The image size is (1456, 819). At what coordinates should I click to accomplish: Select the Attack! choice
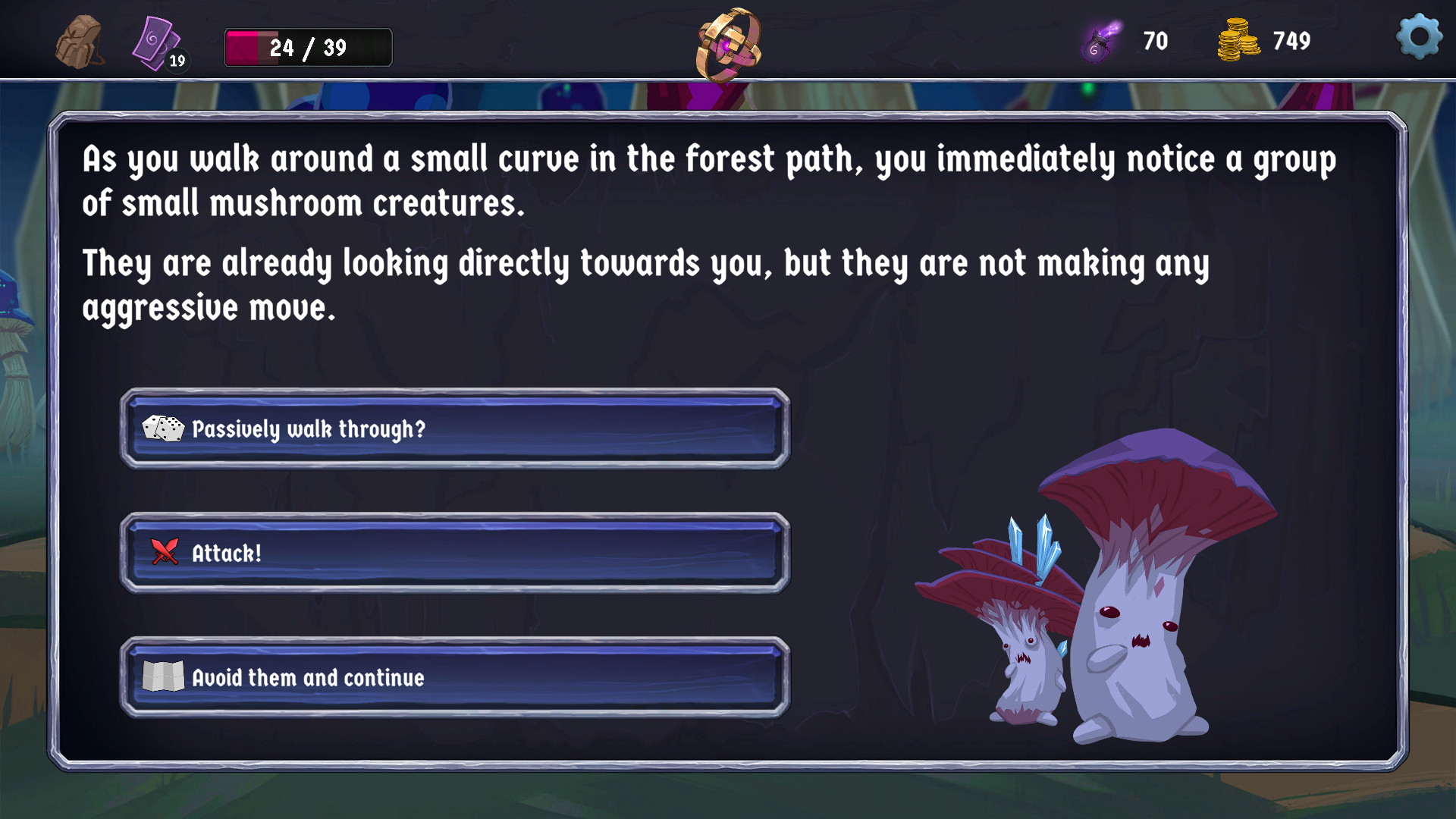pyautogui.click(x=455, y=554)
